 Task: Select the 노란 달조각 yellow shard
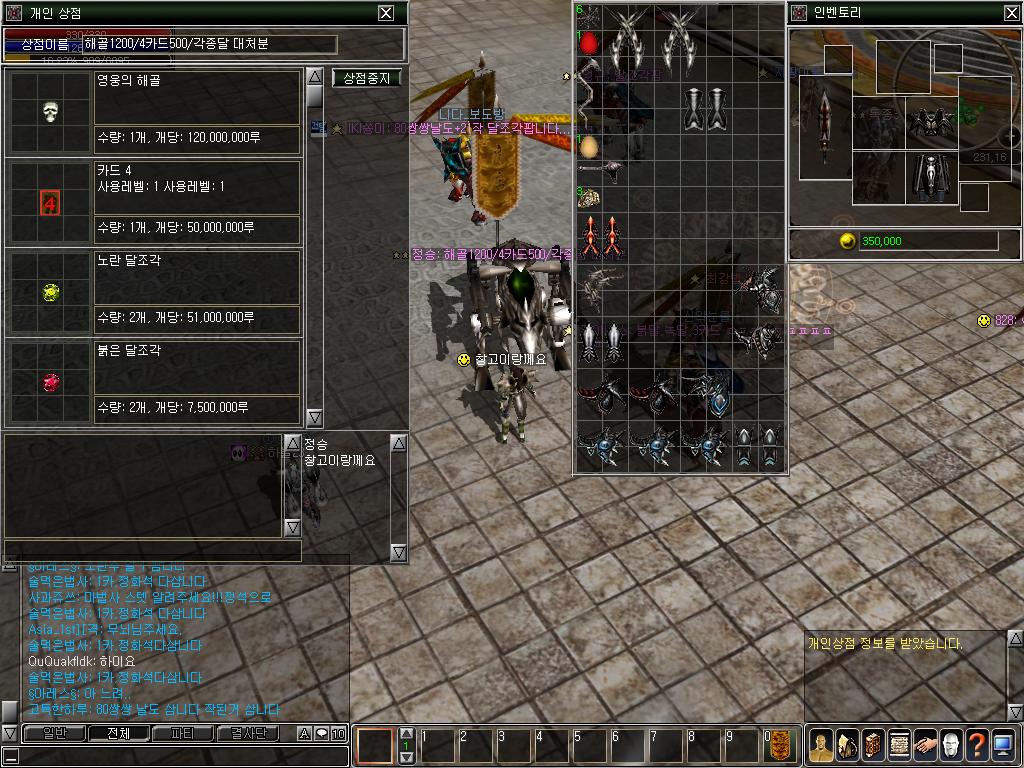[51, 292]
